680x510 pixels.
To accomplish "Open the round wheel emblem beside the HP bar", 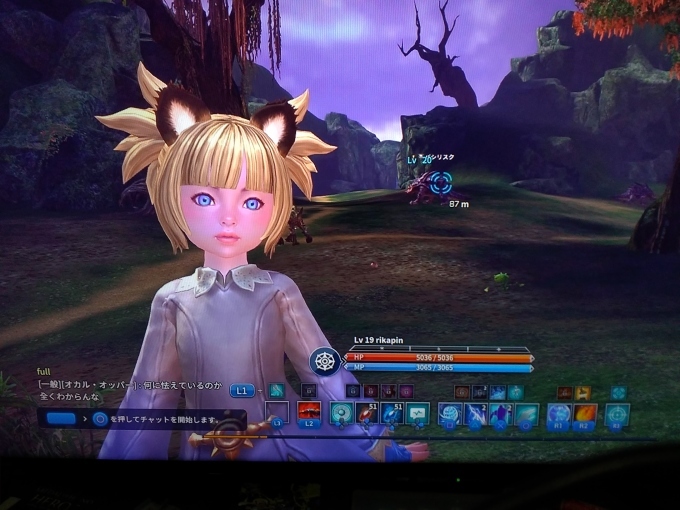I will (x=323, y=360).
